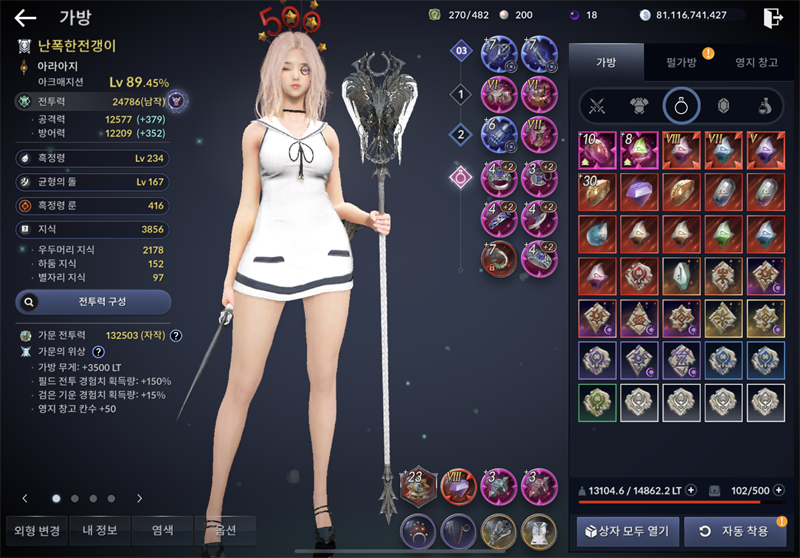Image resolution: width=800 pixels, height=558 pixels.
Task: Select the 가방 tab
Action: (606, 62)
